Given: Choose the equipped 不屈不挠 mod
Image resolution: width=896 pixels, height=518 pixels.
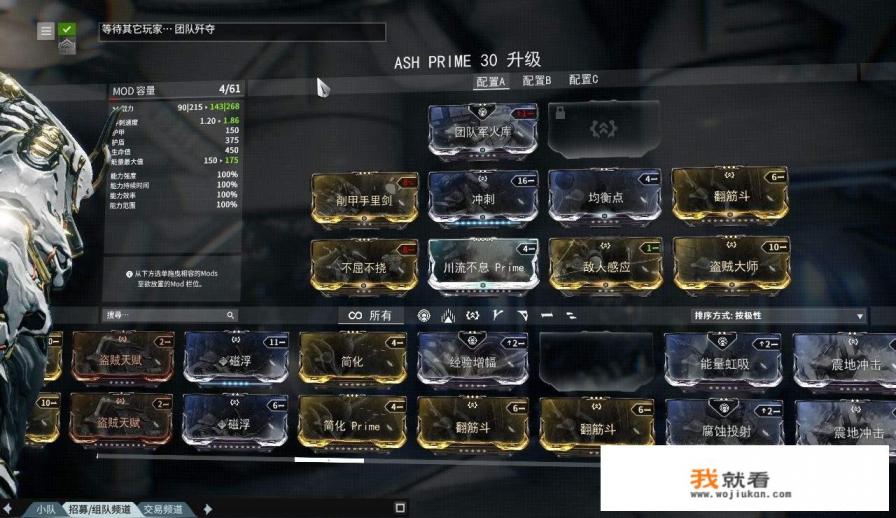Looking at the screenshot, I should [x=363, y=265].
